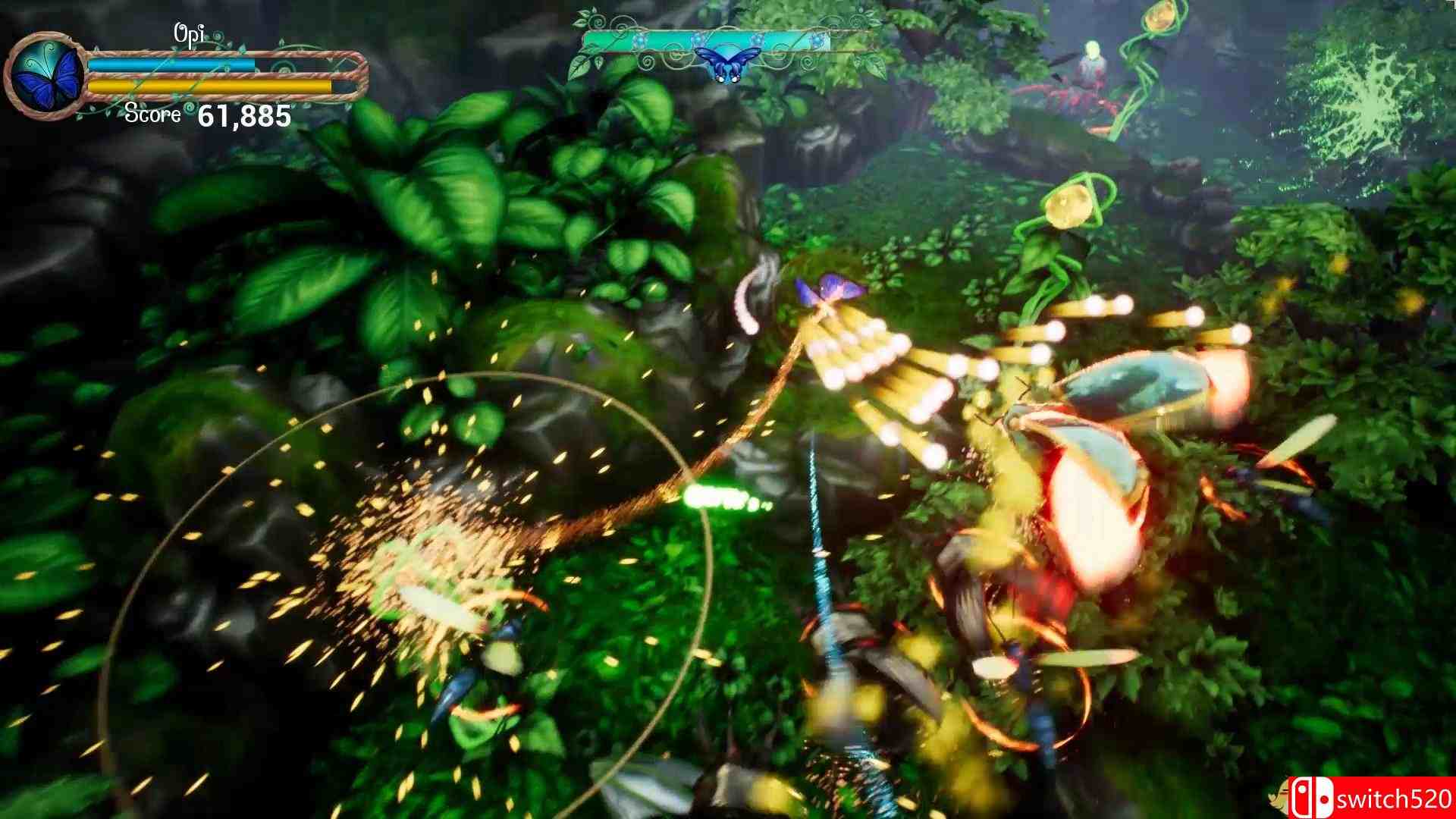This screenshot has height=819, width=1456.
Task: Toggle the Opi character name label
Action: point(190,32)
